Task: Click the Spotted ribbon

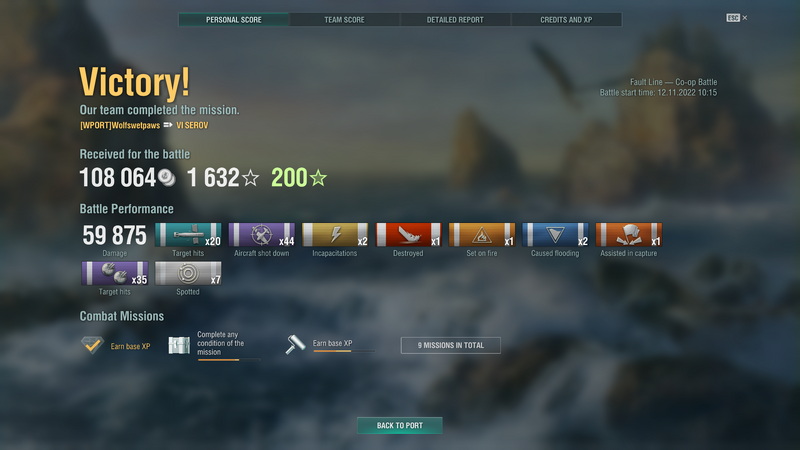Action: [x=188, y=274]
